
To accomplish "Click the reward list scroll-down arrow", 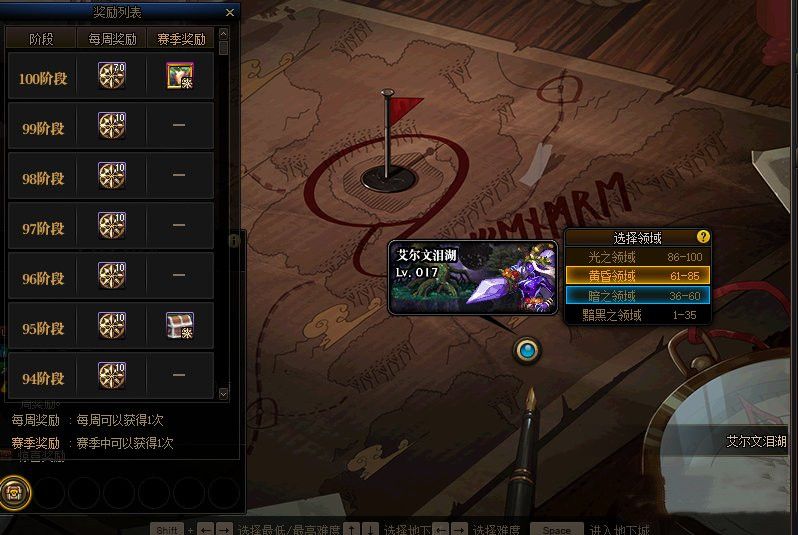I will click(x=223, y=394).
